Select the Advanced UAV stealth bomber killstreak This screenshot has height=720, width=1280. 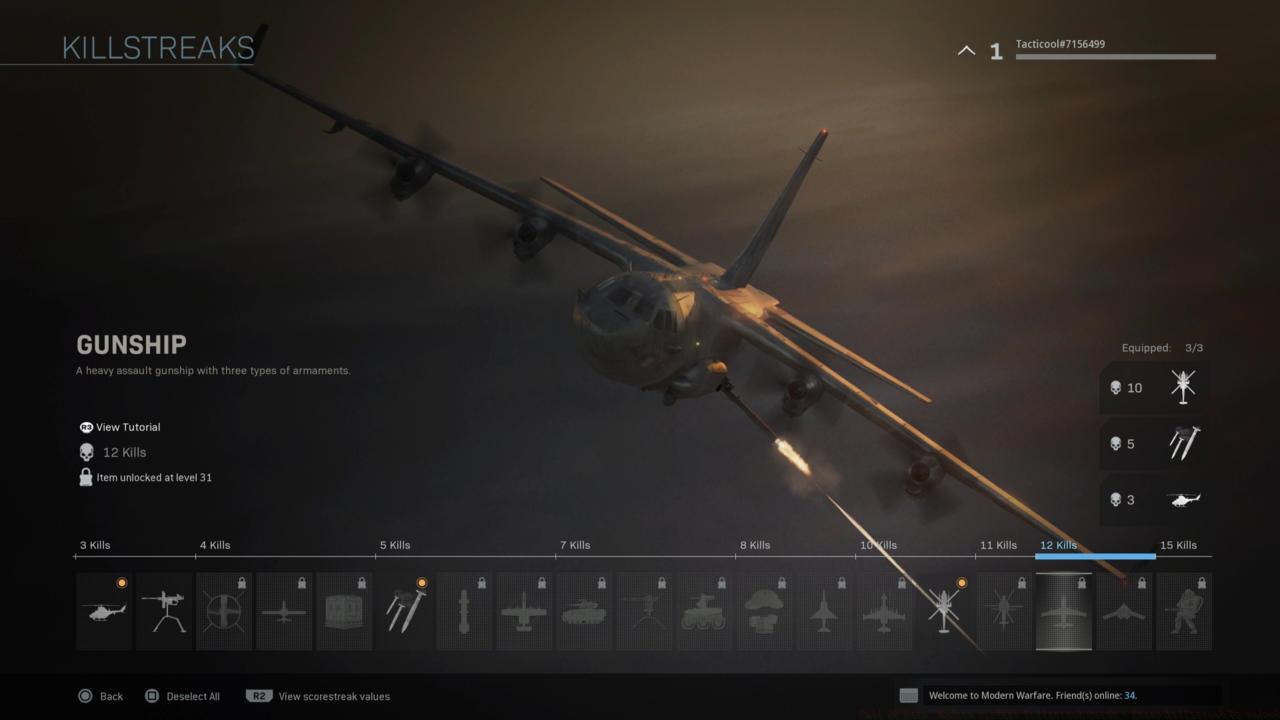click(x=1124, y=611)
